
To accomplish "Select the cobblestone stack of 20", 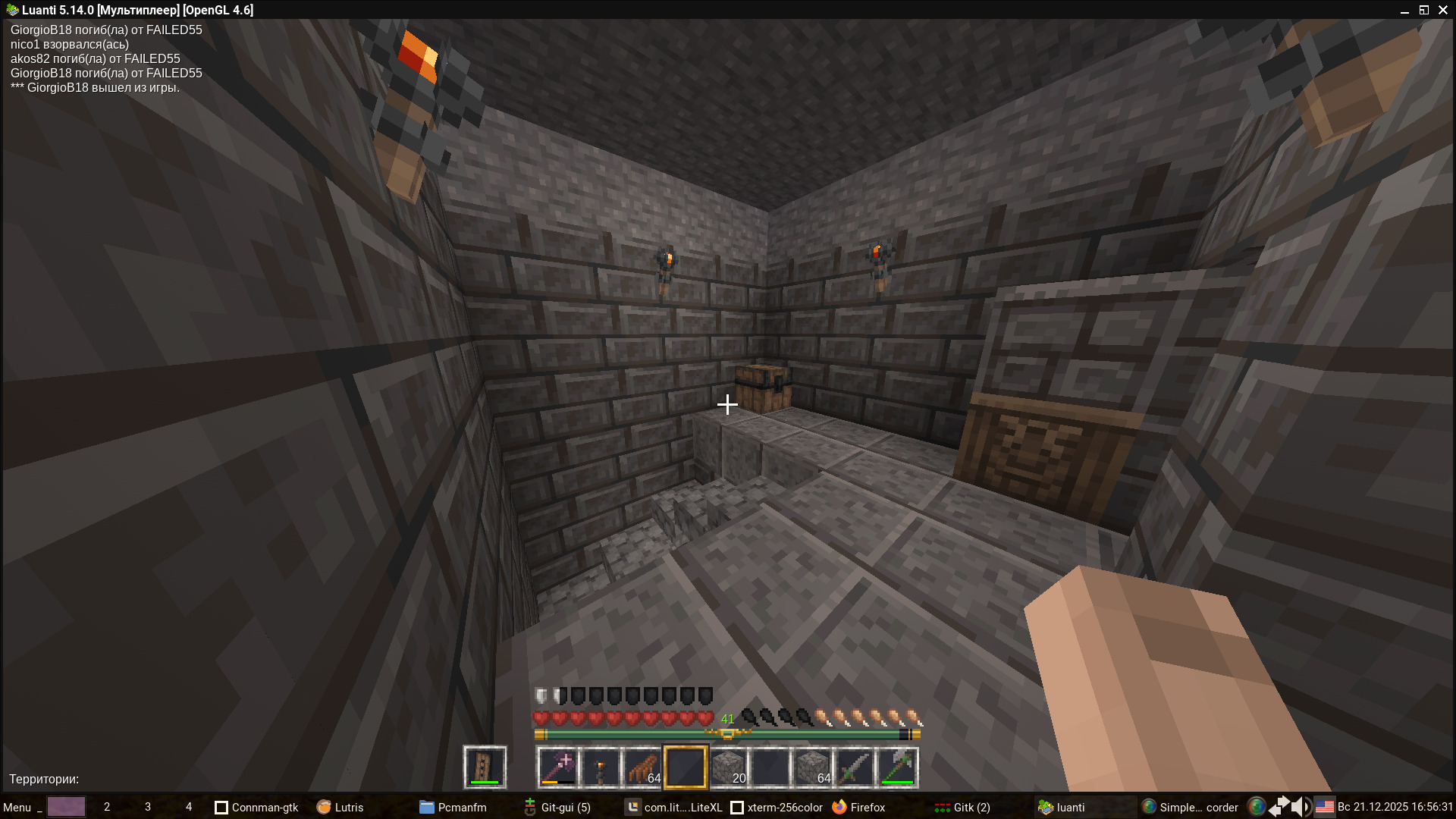I will 728,767.
